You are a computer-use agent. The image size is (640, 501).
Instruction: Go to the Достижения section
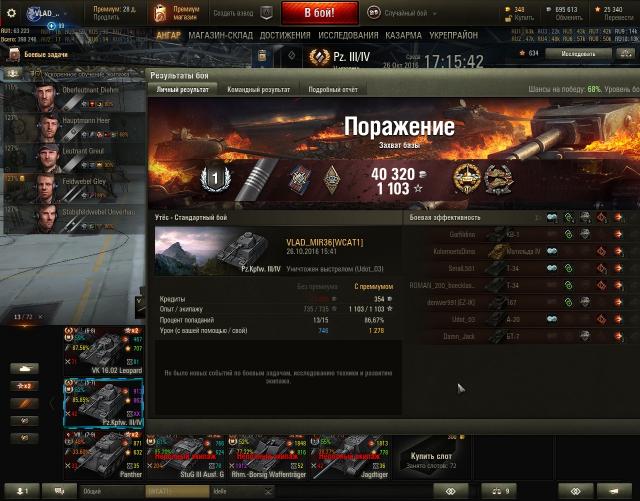pos(284,35)
